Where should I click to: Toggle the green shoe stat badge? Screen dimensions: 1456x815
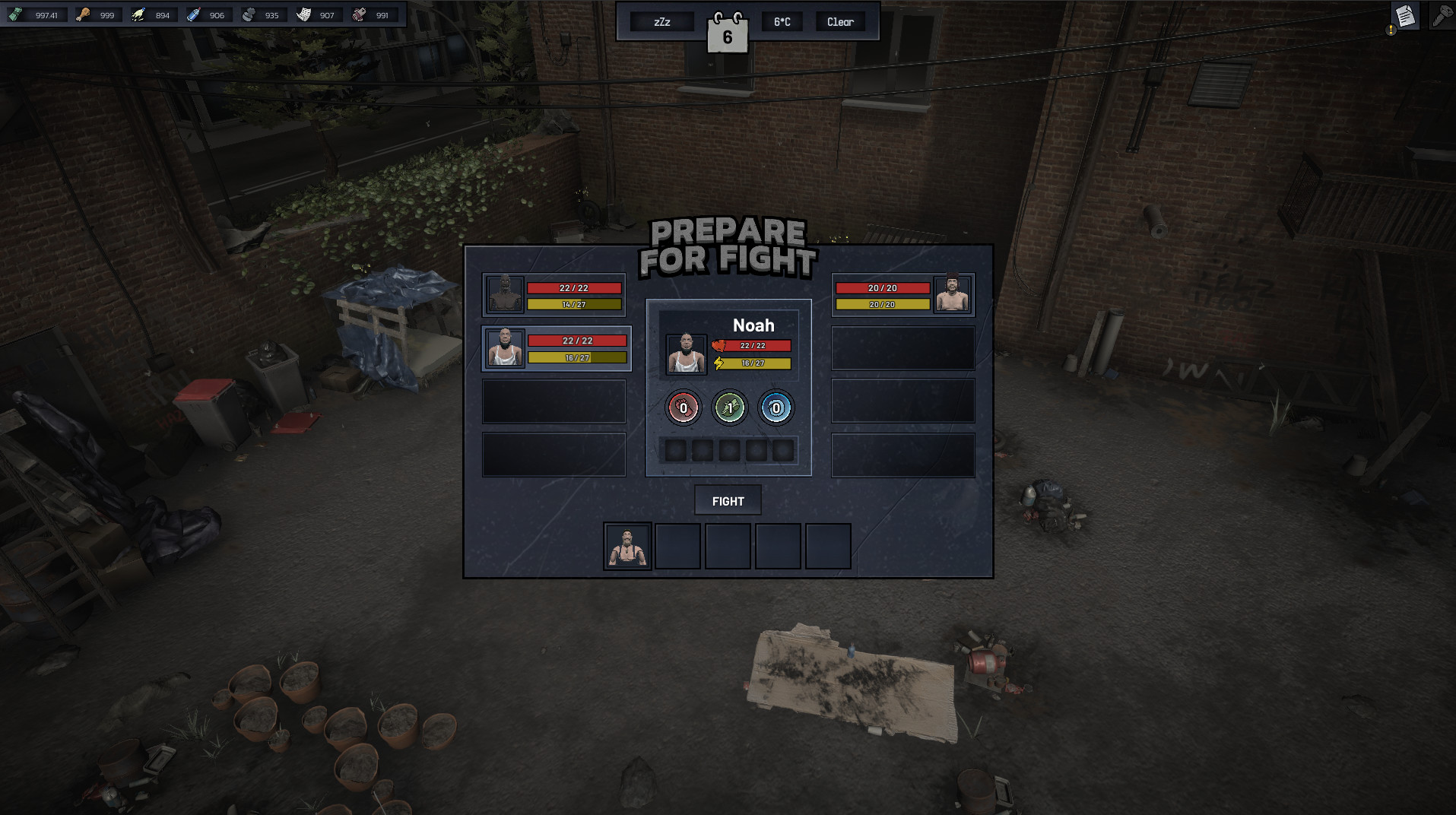728,407
